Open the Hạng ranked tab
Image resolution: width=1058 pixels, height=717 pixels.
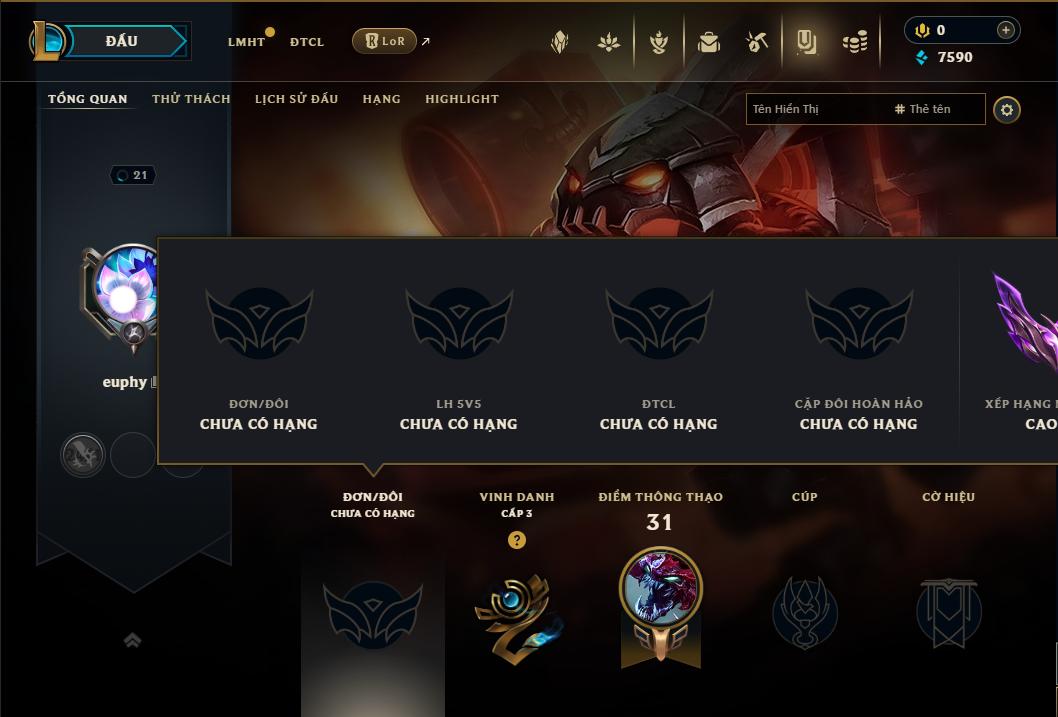click(x=381, y=99)
